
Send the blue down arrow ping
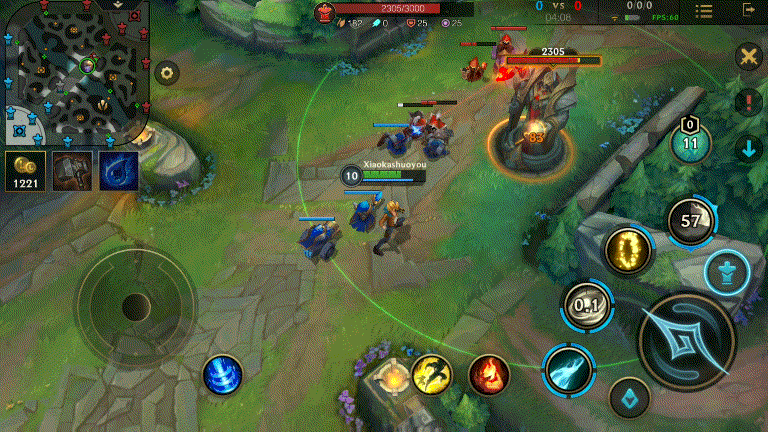(747, 149)
